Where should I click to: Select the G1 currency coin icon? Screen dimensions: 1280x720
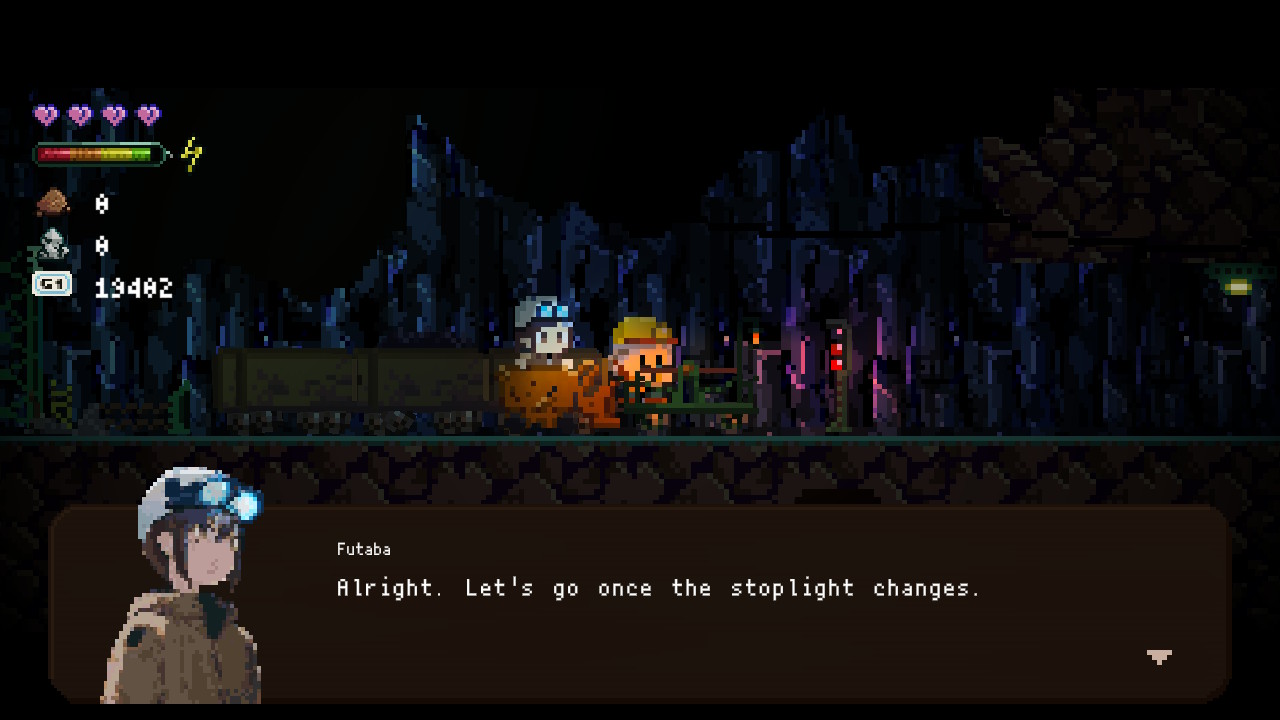(50, 285)
